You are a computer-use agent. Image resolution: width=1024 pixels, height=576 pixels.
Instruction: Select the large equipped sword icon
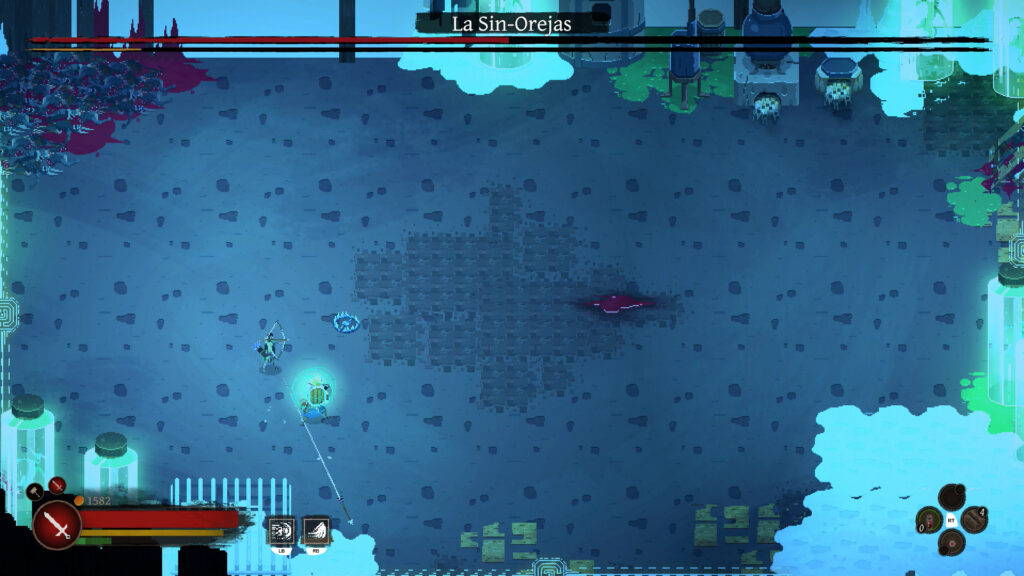(x=56, y=523)
